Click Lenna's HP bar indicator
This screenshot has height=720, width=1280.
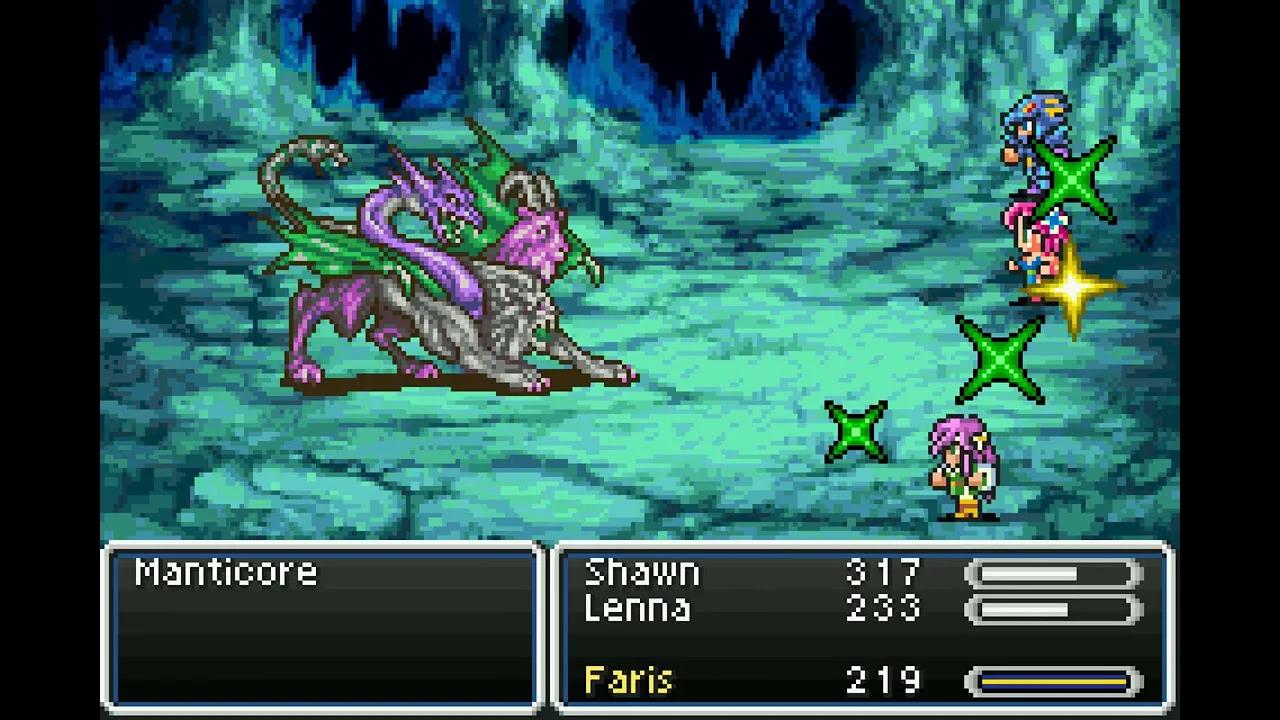point(1048,609)
